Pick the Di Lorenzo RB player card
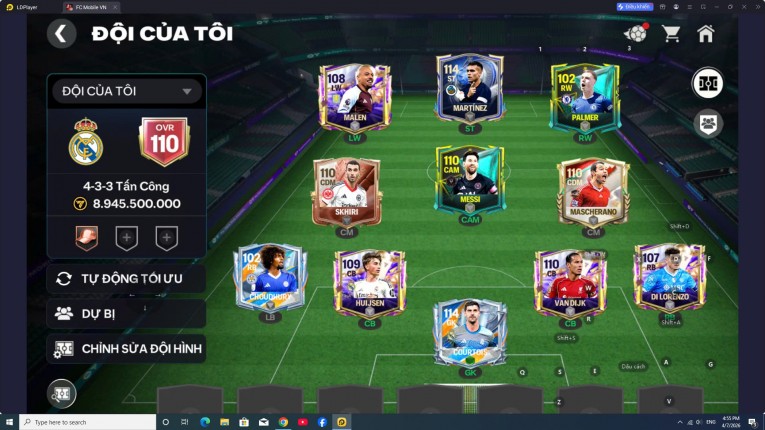This screenshot has width=765, height=430. click(668, 275)
